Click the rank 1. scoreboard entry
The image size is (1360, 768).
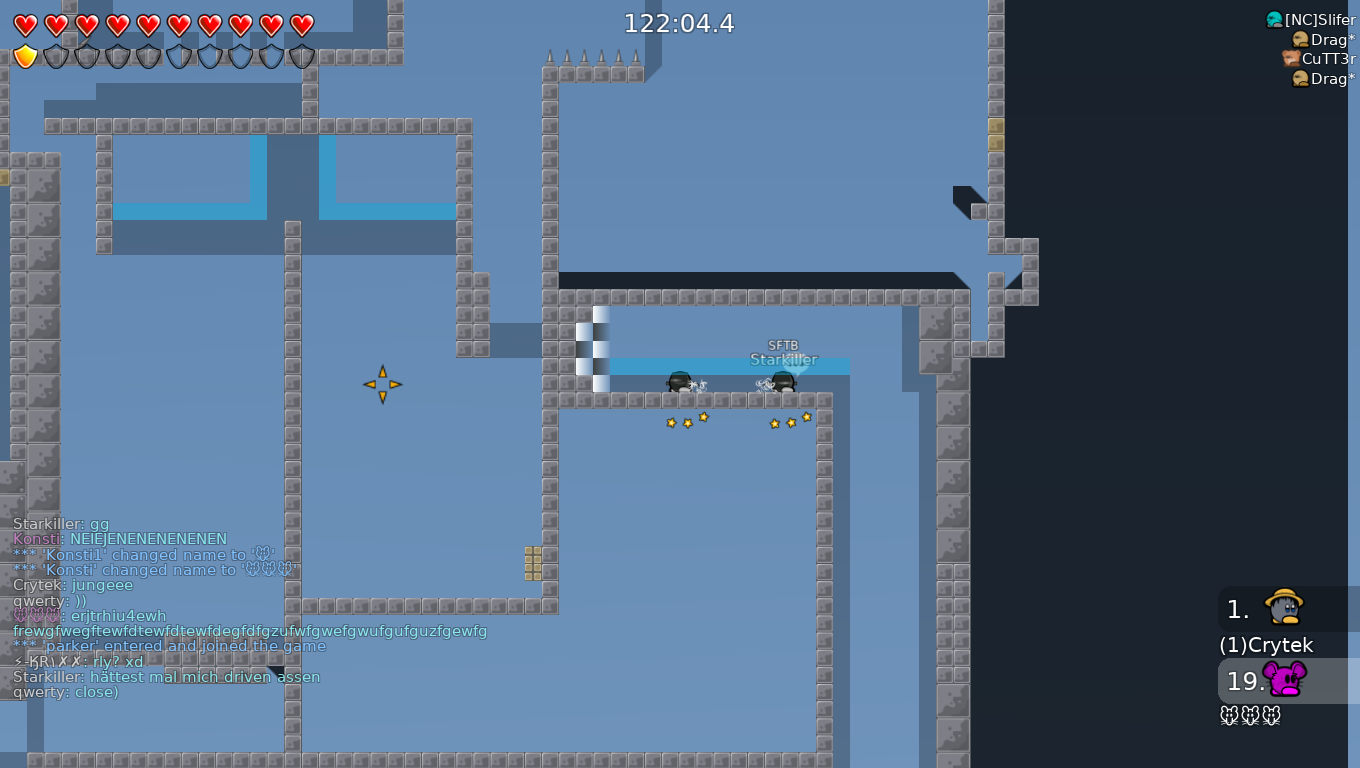coord(1237,609)
